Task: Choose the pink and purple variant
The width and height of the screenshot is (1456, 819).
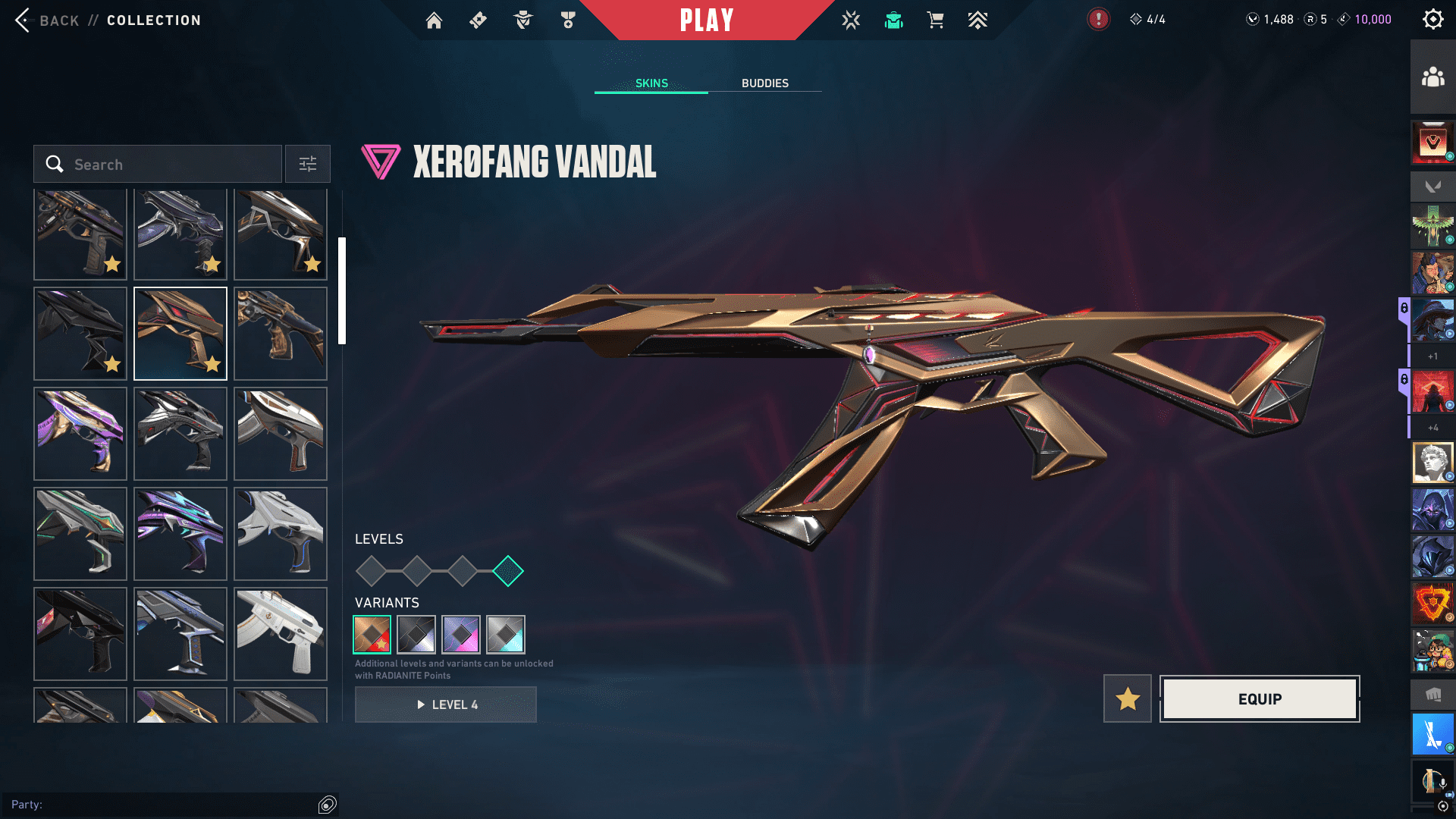Action: tap(461, 635)
